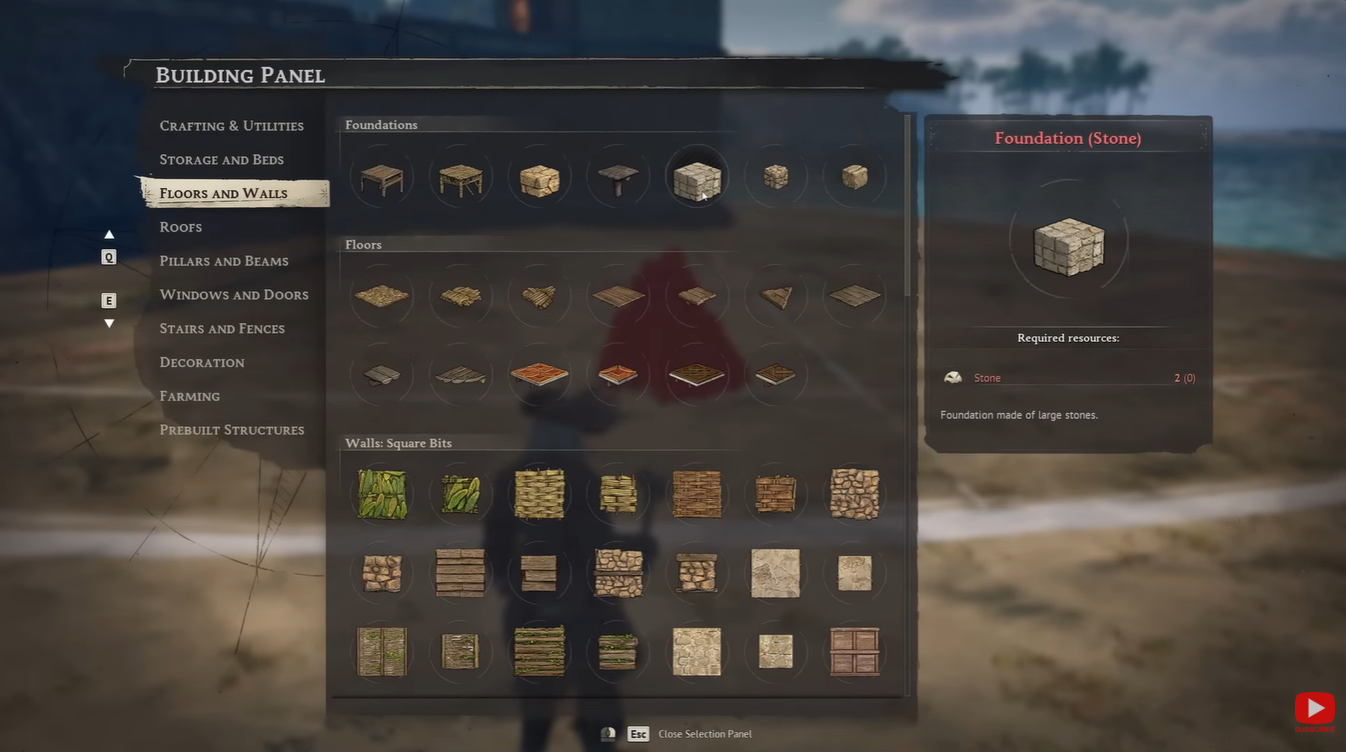Select the cobblestone square wall icon
1346x752 pixels.
(854, 493)
